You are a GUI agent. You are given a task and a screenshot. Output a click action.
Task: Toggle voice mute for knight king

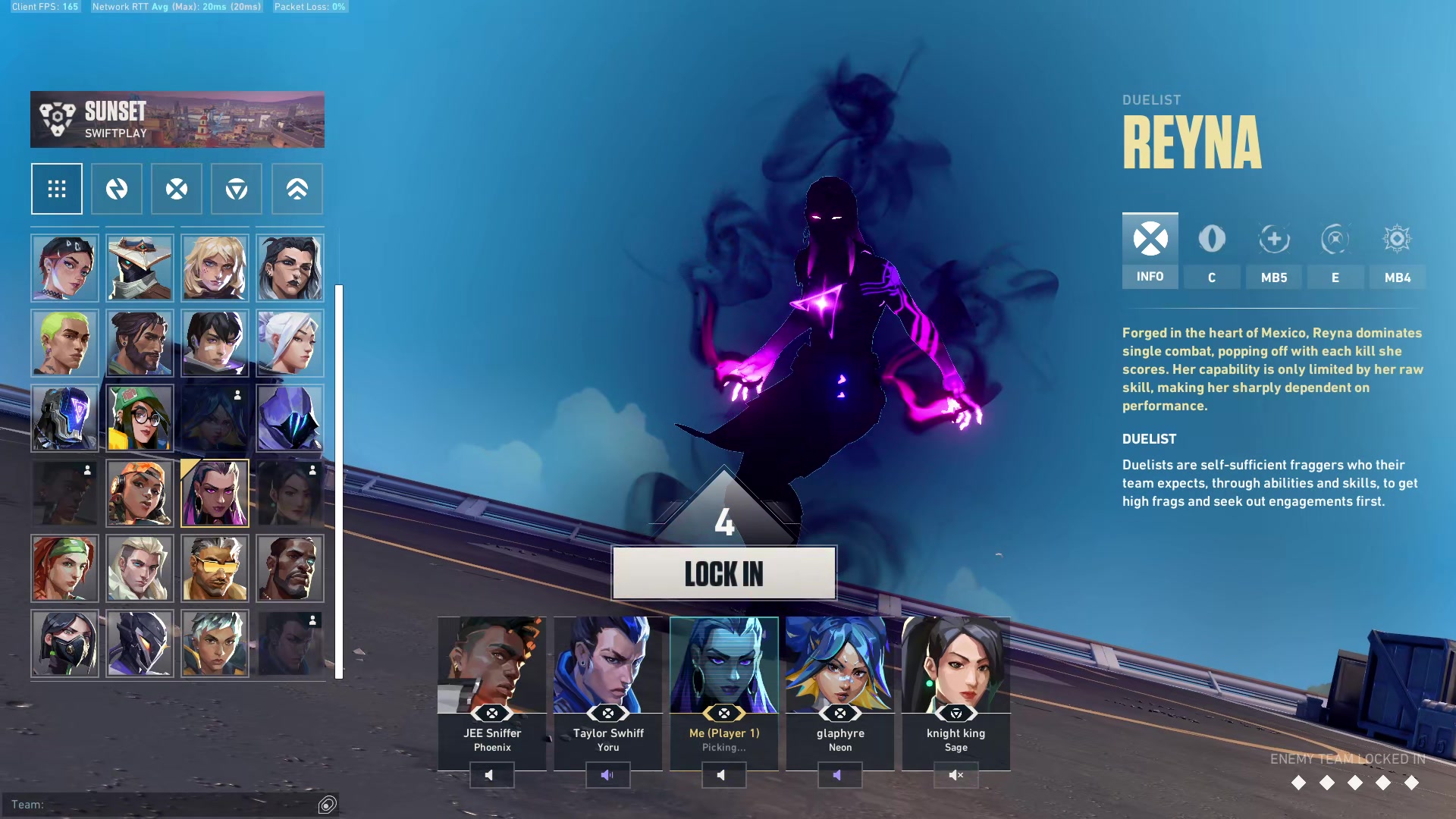tap(955, 775)
